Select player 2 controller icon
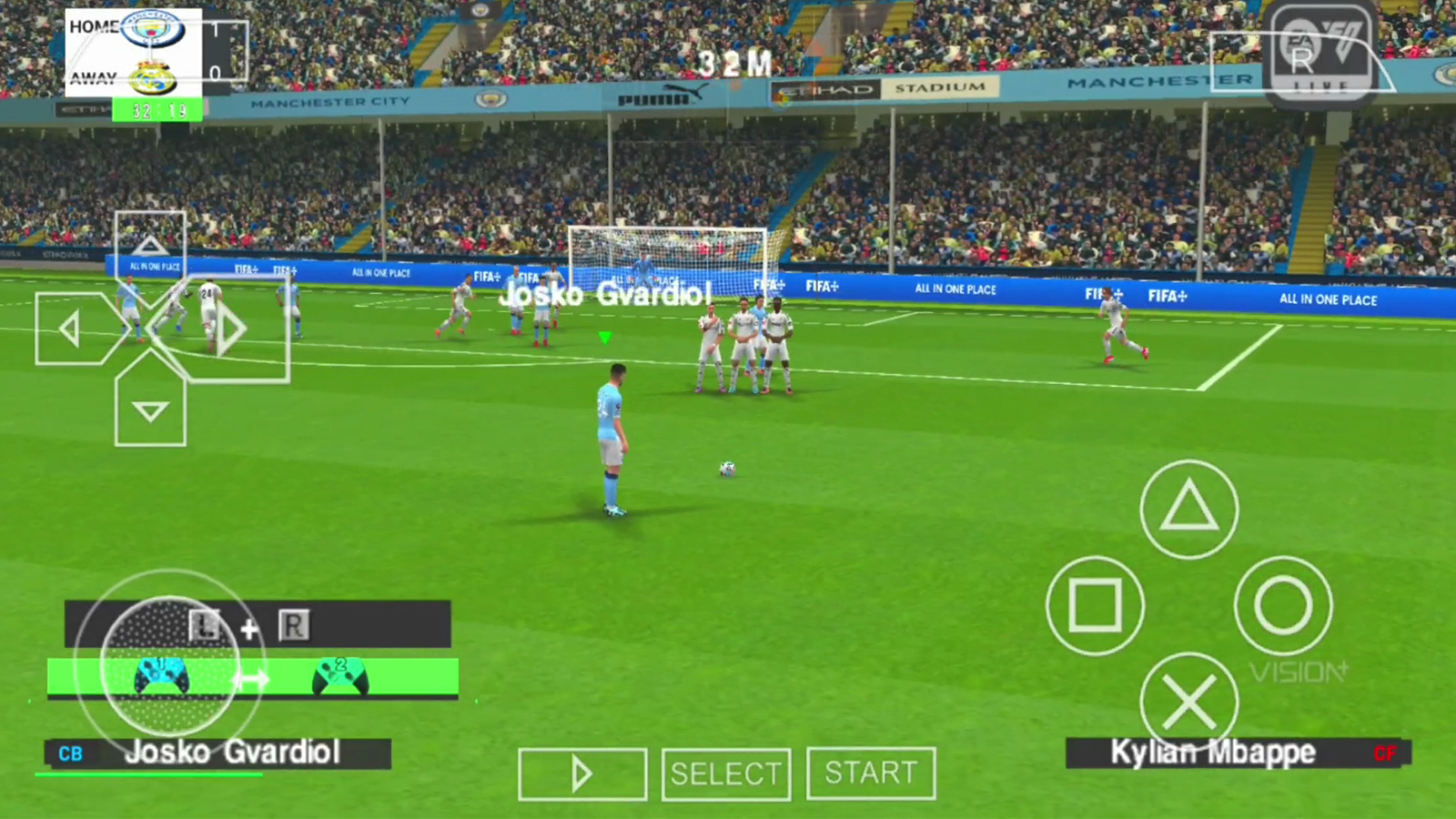 tap(339, 676)
